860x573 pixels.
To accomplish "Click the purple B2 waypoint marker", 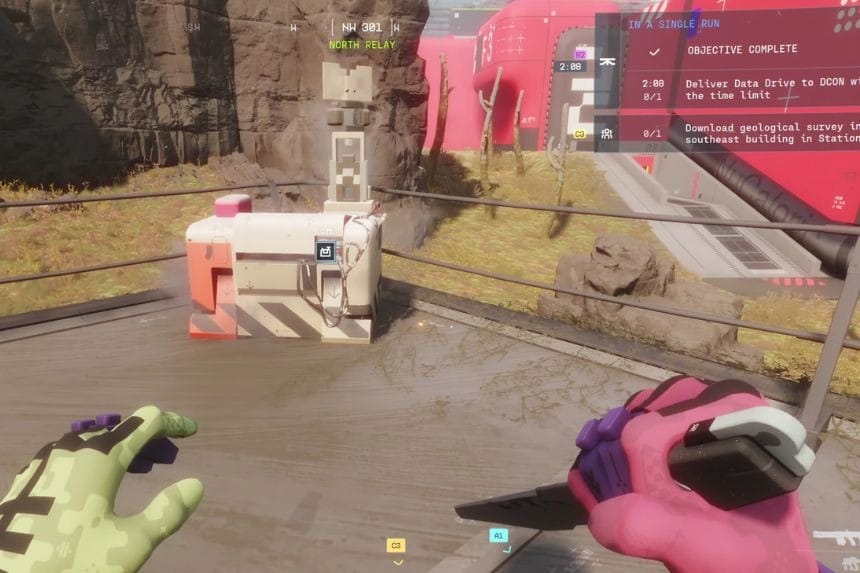I will (x=580, y=54).
